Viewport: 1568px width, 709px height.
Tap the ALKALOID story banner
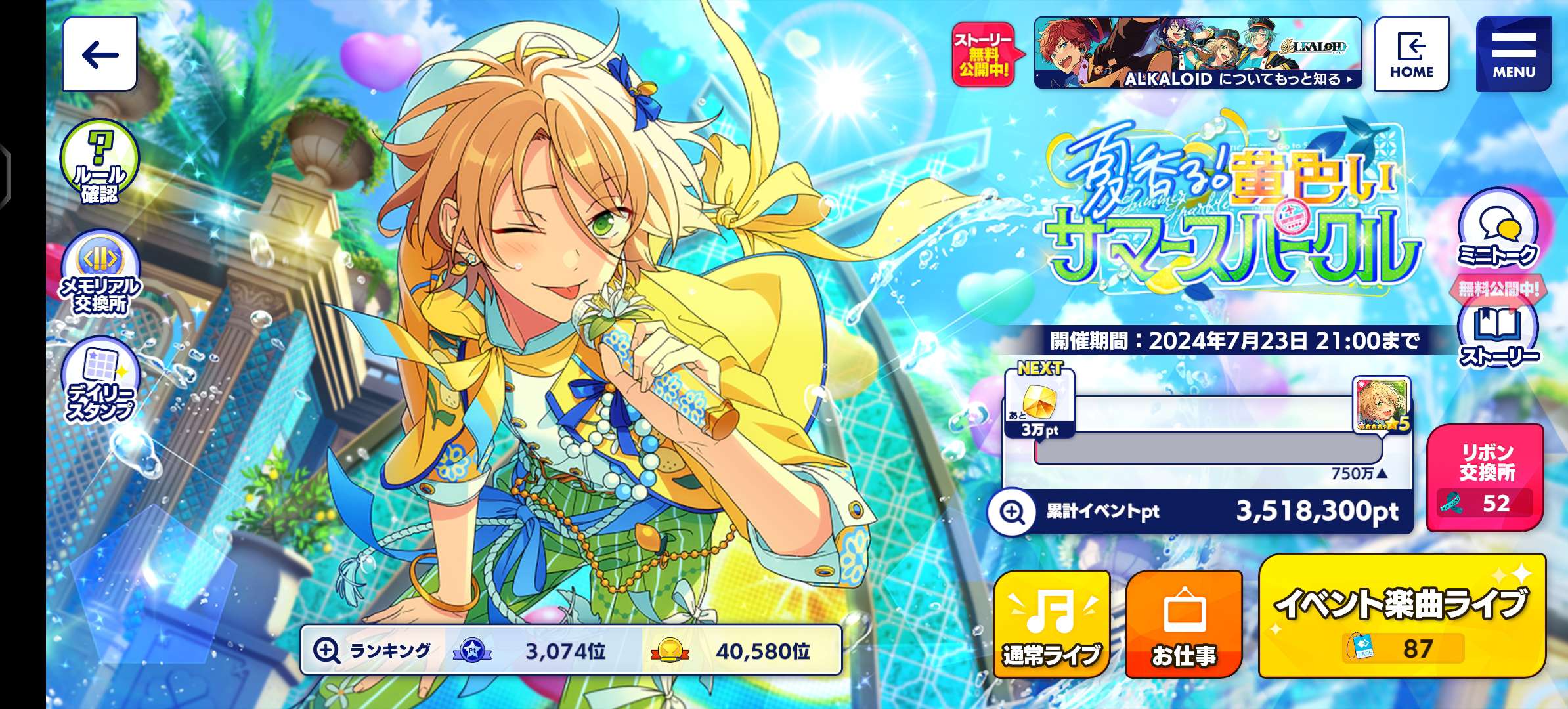tap(1198, 53)
